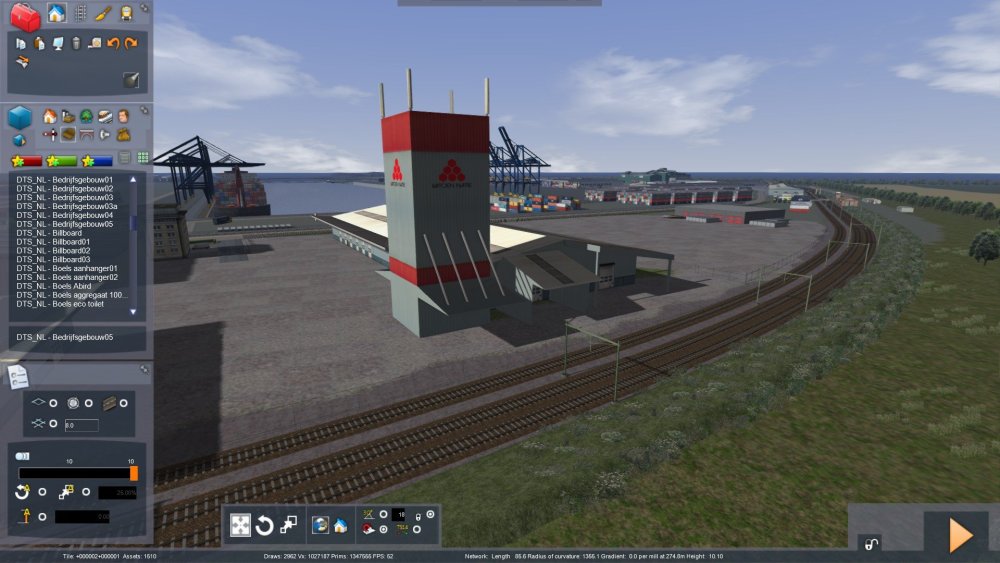Redo the edit with the right arrow
1000x563 pixels.
pos(131,43)
